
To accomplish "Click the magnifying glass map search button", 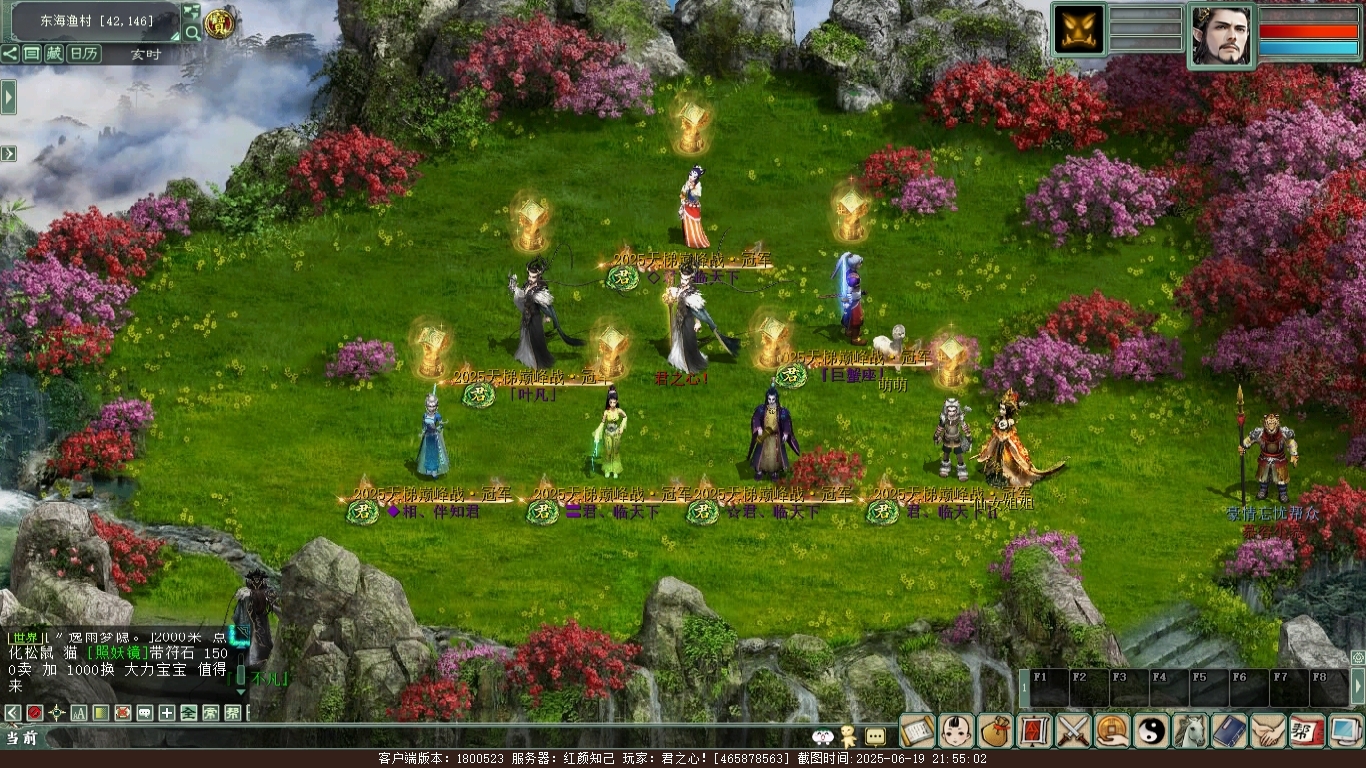I will pyautogui.click(x=191, y=33).
